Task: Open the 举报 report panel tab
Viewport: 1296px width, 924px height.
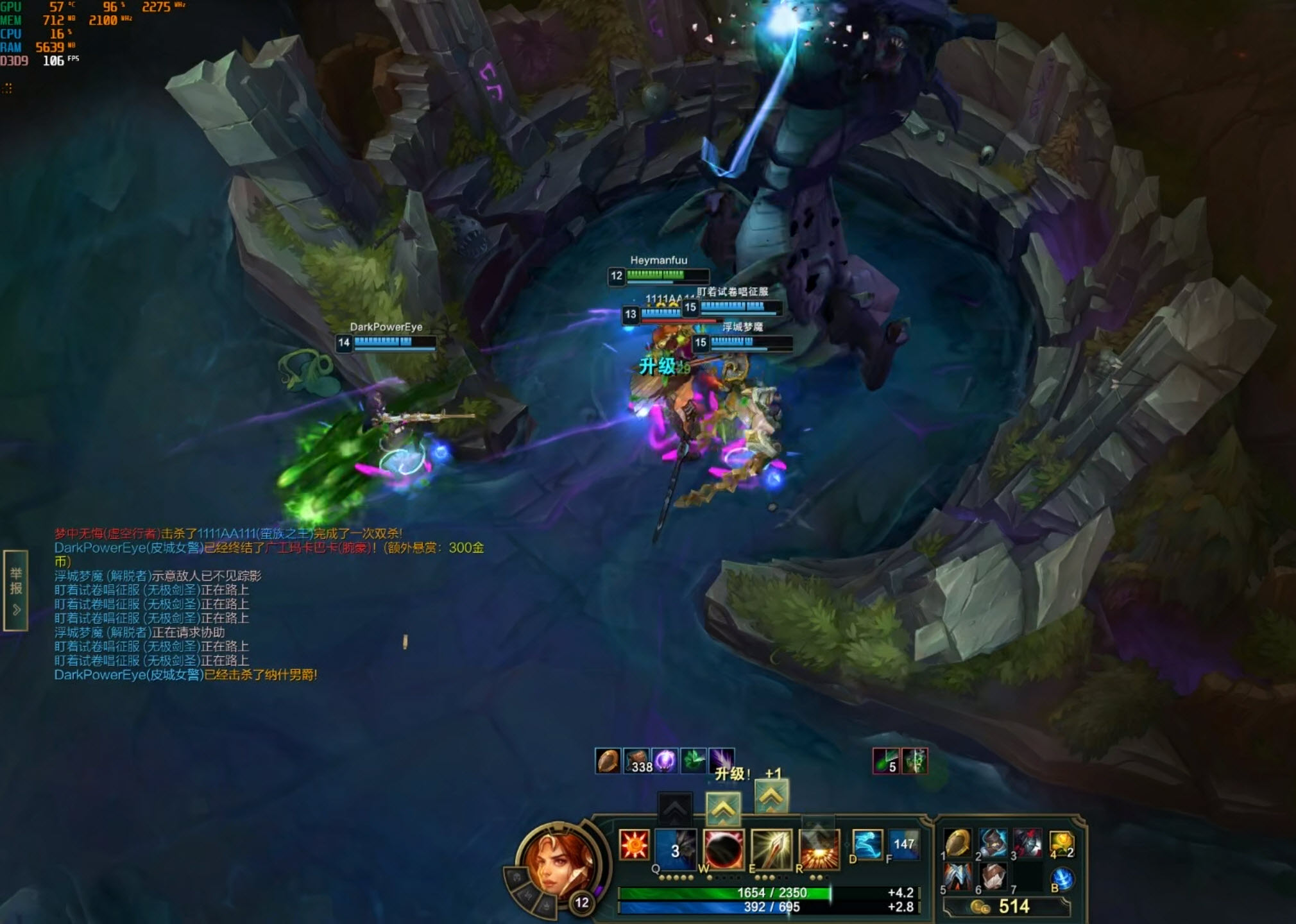Action: pyautogui.click(x=15, y=590)
